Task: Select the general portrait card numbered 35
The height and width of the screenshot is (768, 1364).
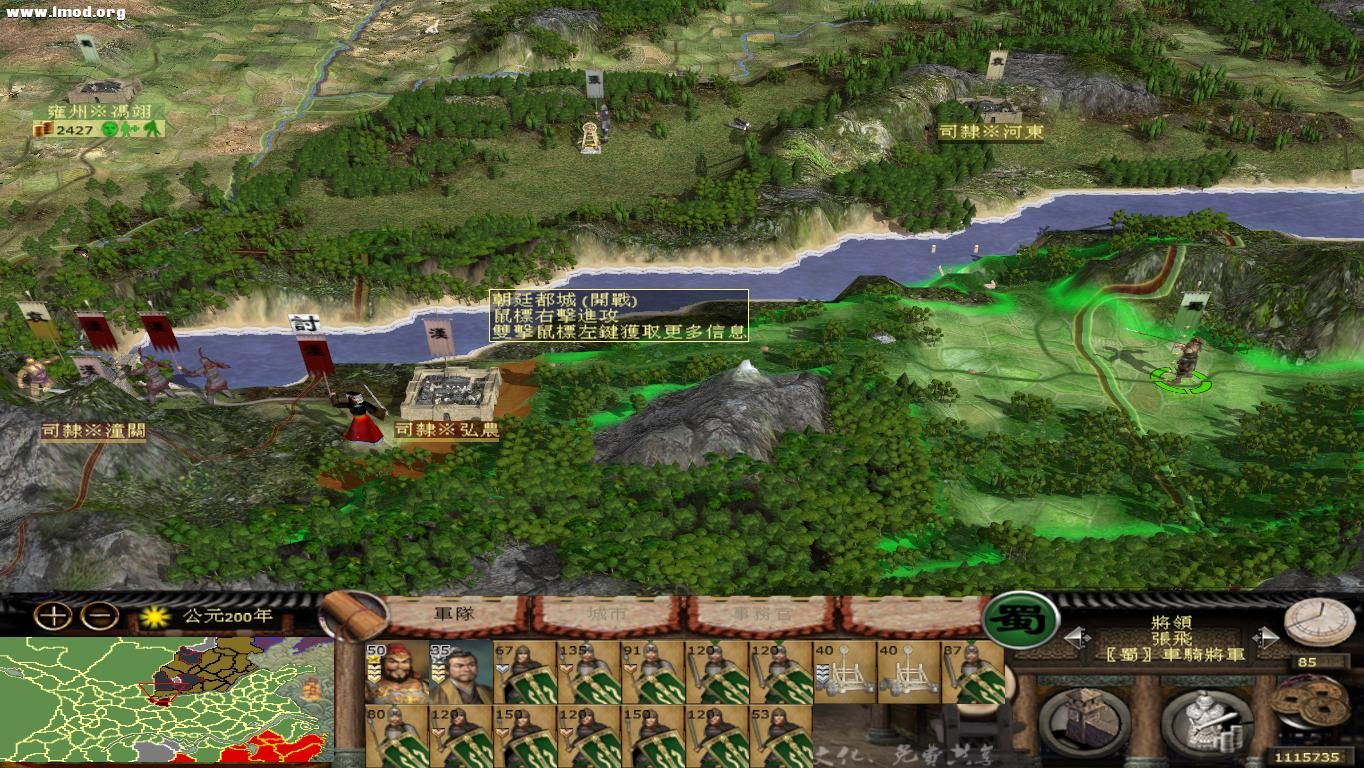Action: pos(461,672)
